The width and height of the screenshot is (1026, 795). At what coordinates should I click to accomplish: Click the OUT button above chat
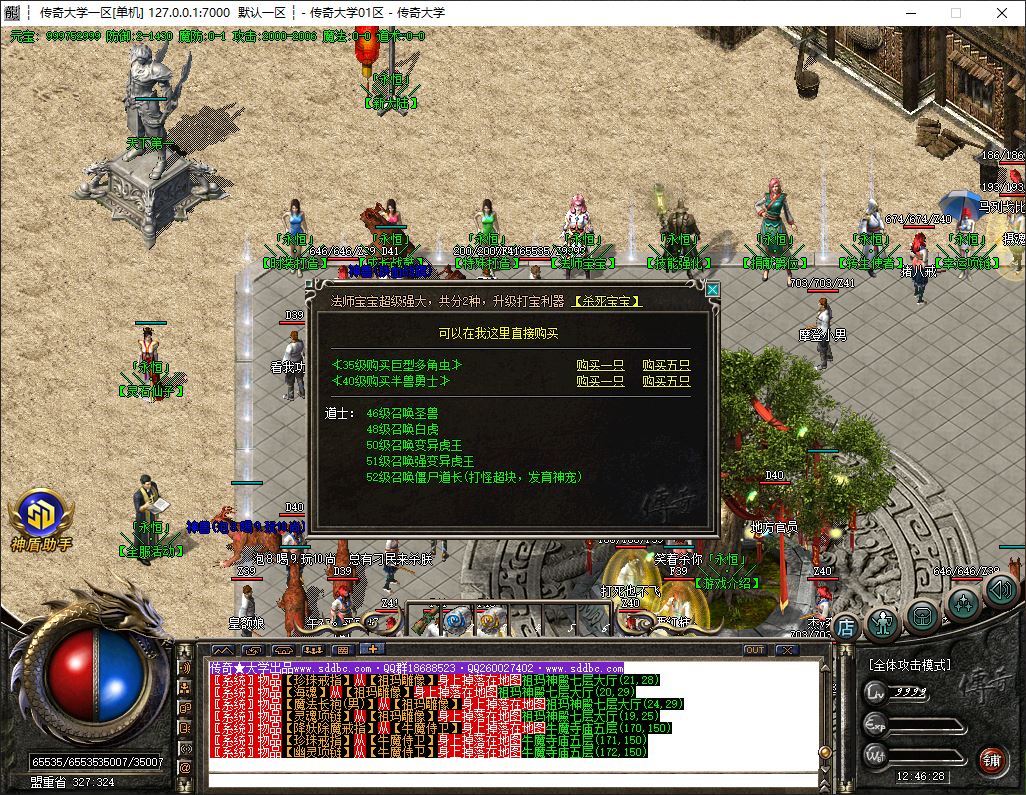[755, 650]
